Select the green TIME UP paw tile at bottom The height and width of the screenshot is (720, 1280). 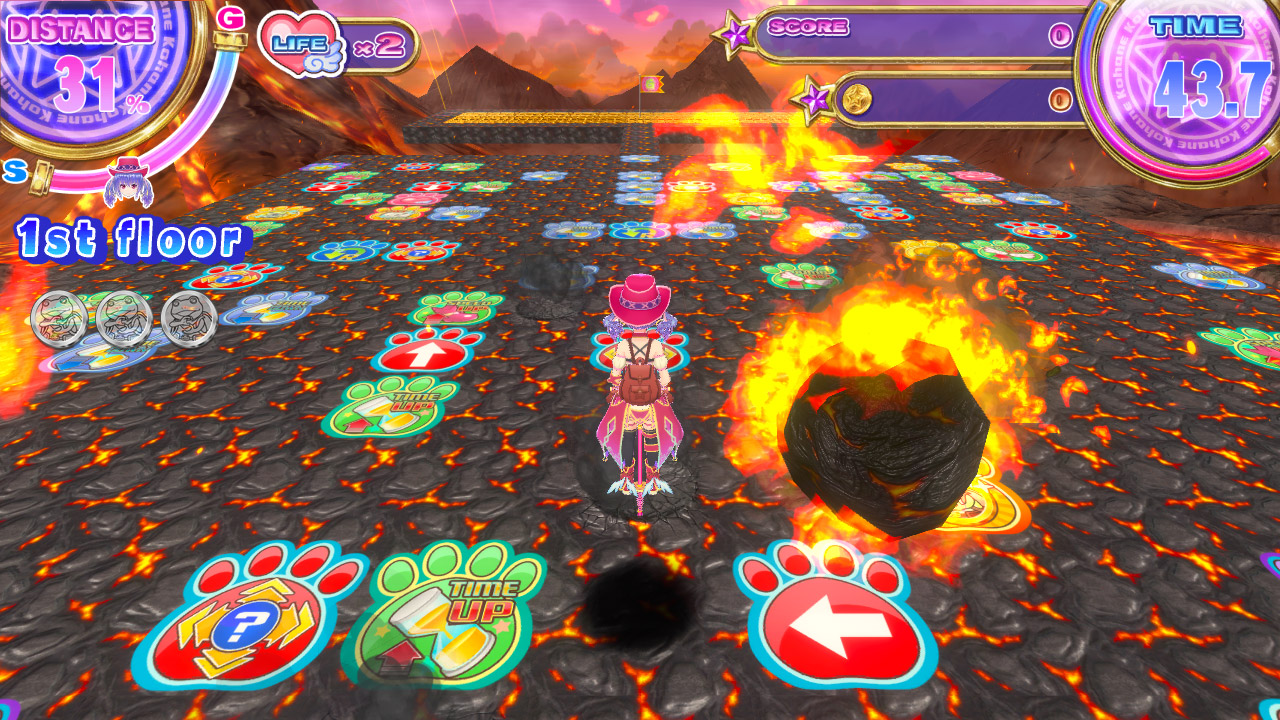pos(450,620)
